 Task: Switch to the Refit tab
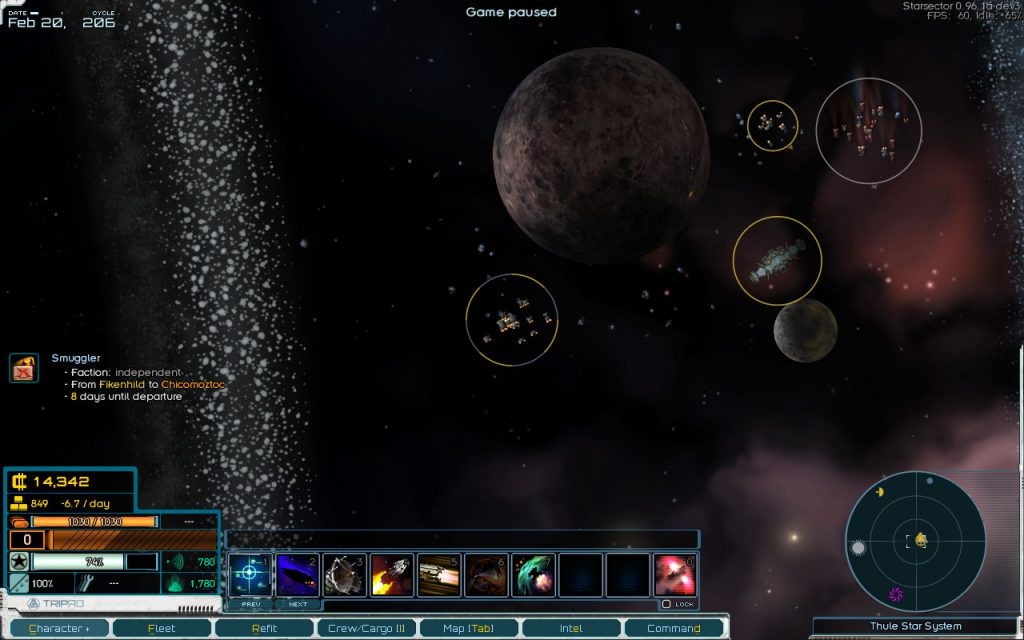(x=264, y=628)
